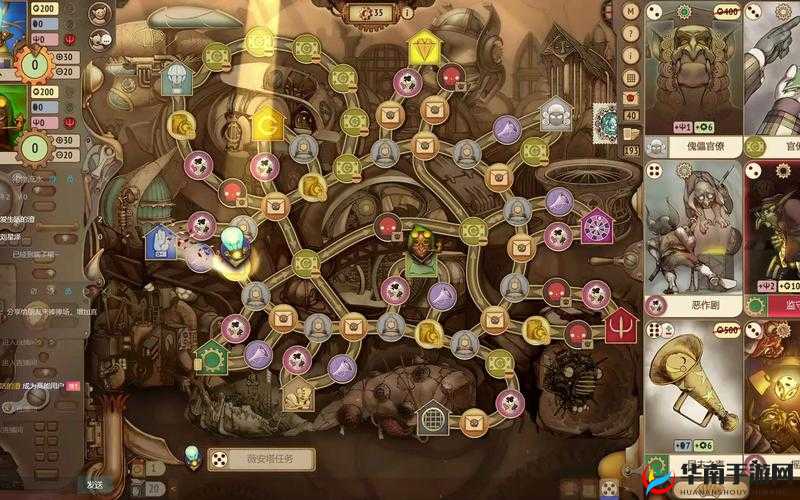Select the grey robot house board space
This screenshot has width=800, height=500.
click(556, 113)
